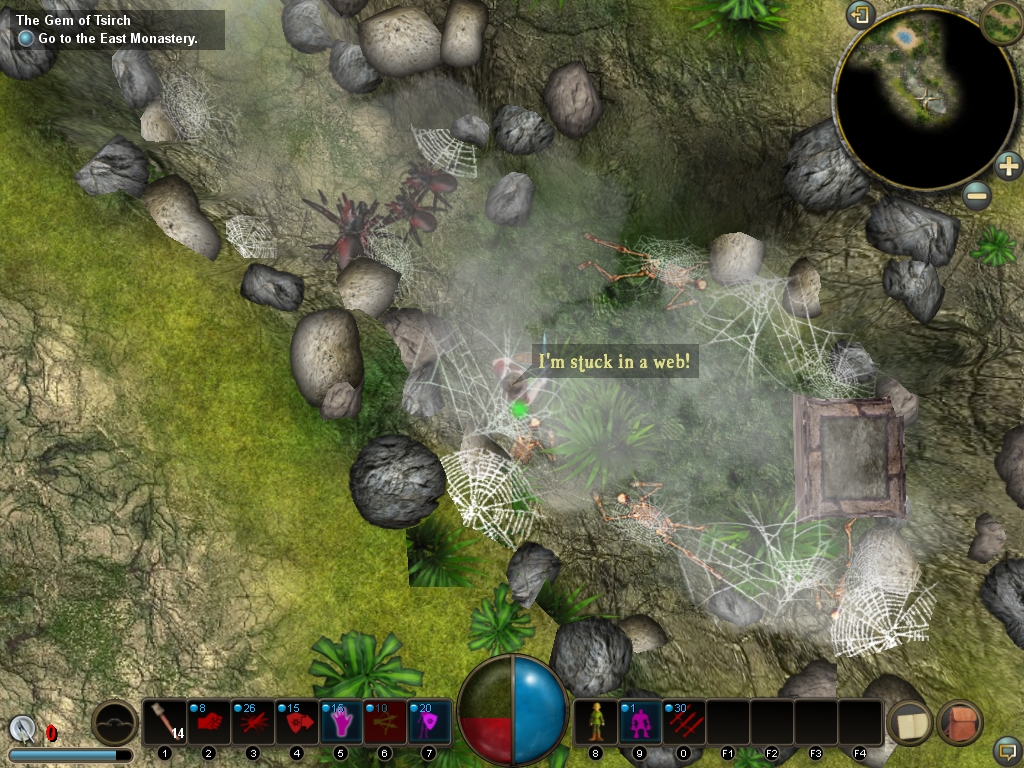
Task: Activate the red fist ability
Action: [x=208, y=722]
